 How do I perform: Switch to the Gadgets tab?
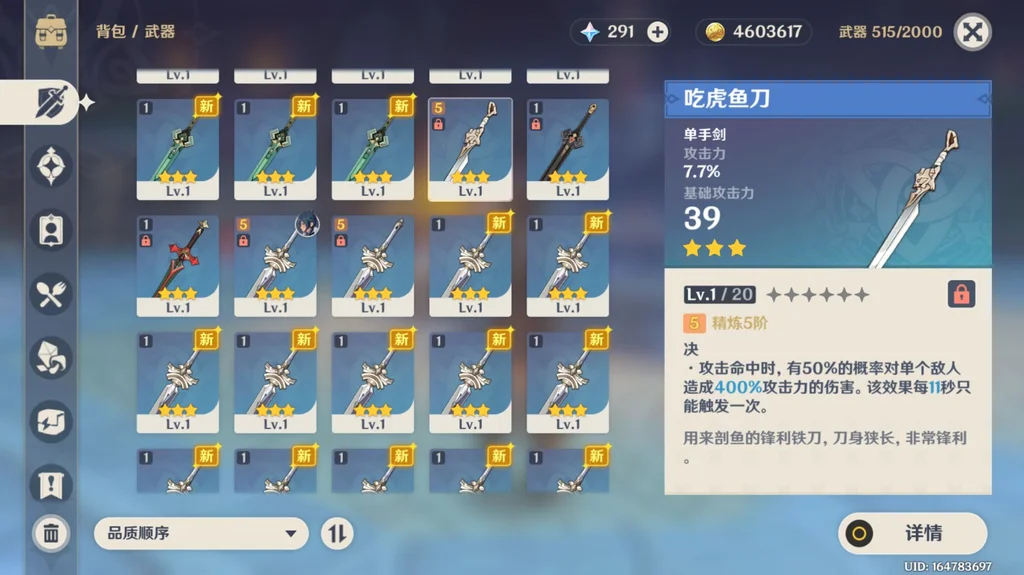click(52, 420)
